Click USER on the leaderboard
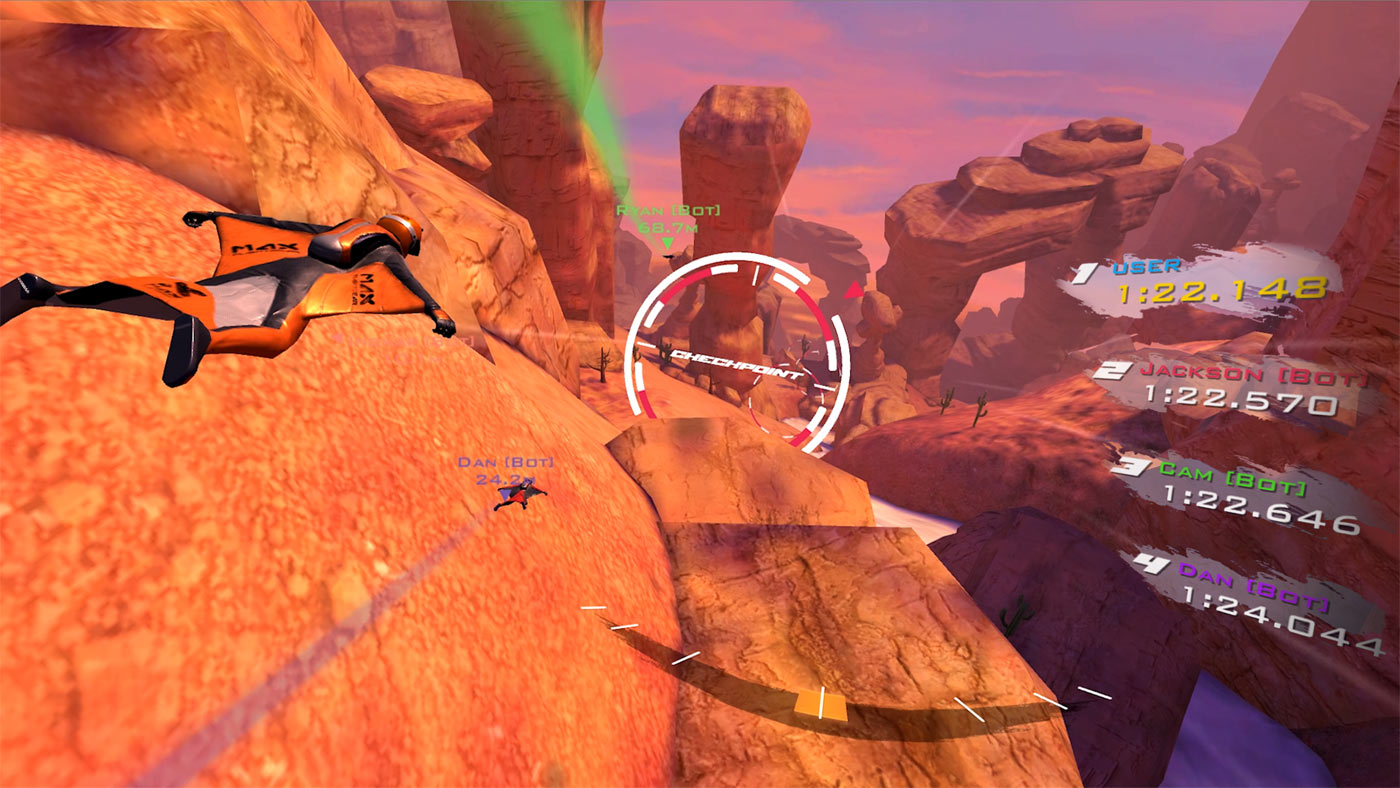 pyautogui.click(x=1148, y=265)
